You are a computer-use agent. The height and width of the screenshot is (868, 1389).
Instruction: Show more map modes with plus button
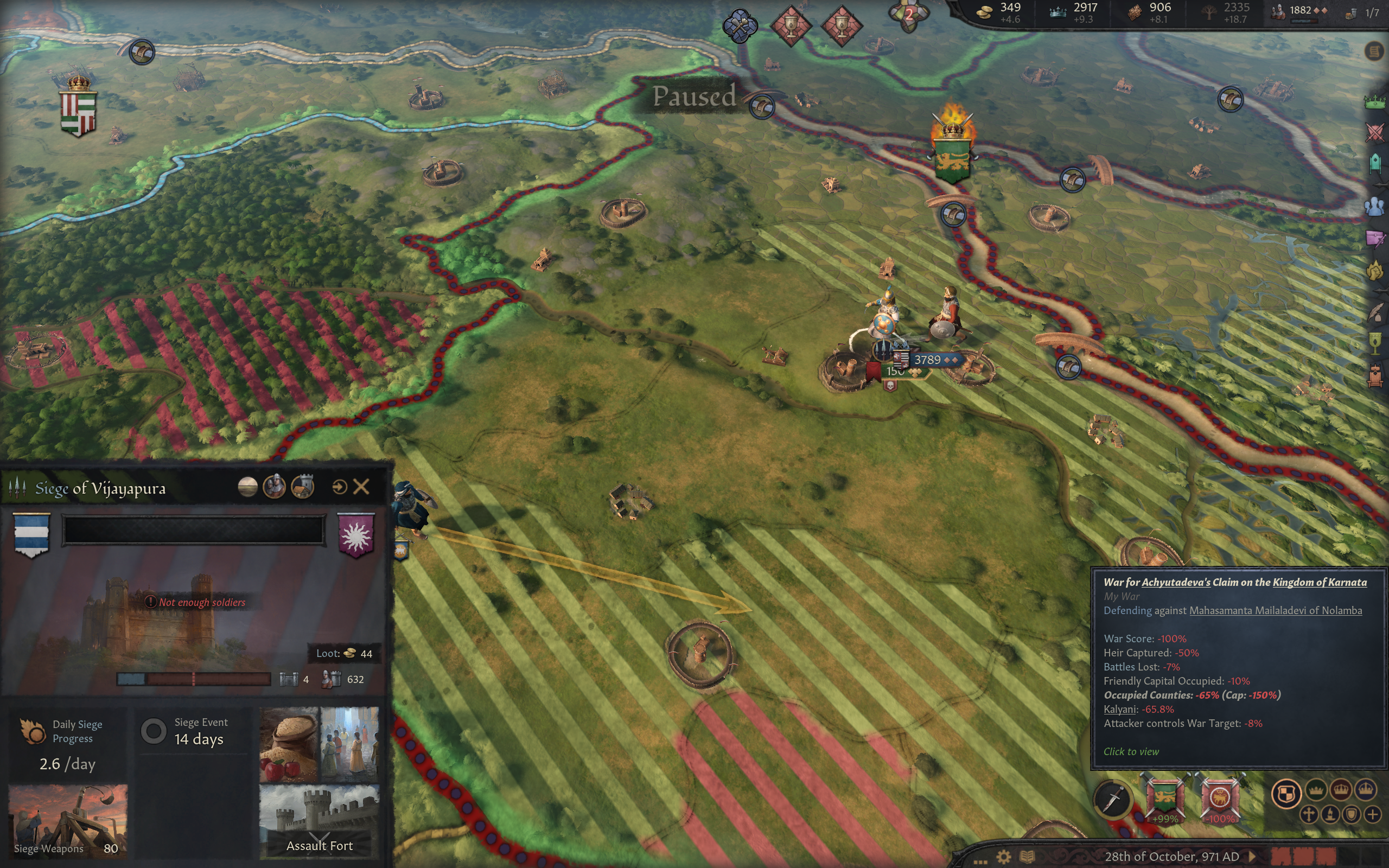pos(1372,814)
